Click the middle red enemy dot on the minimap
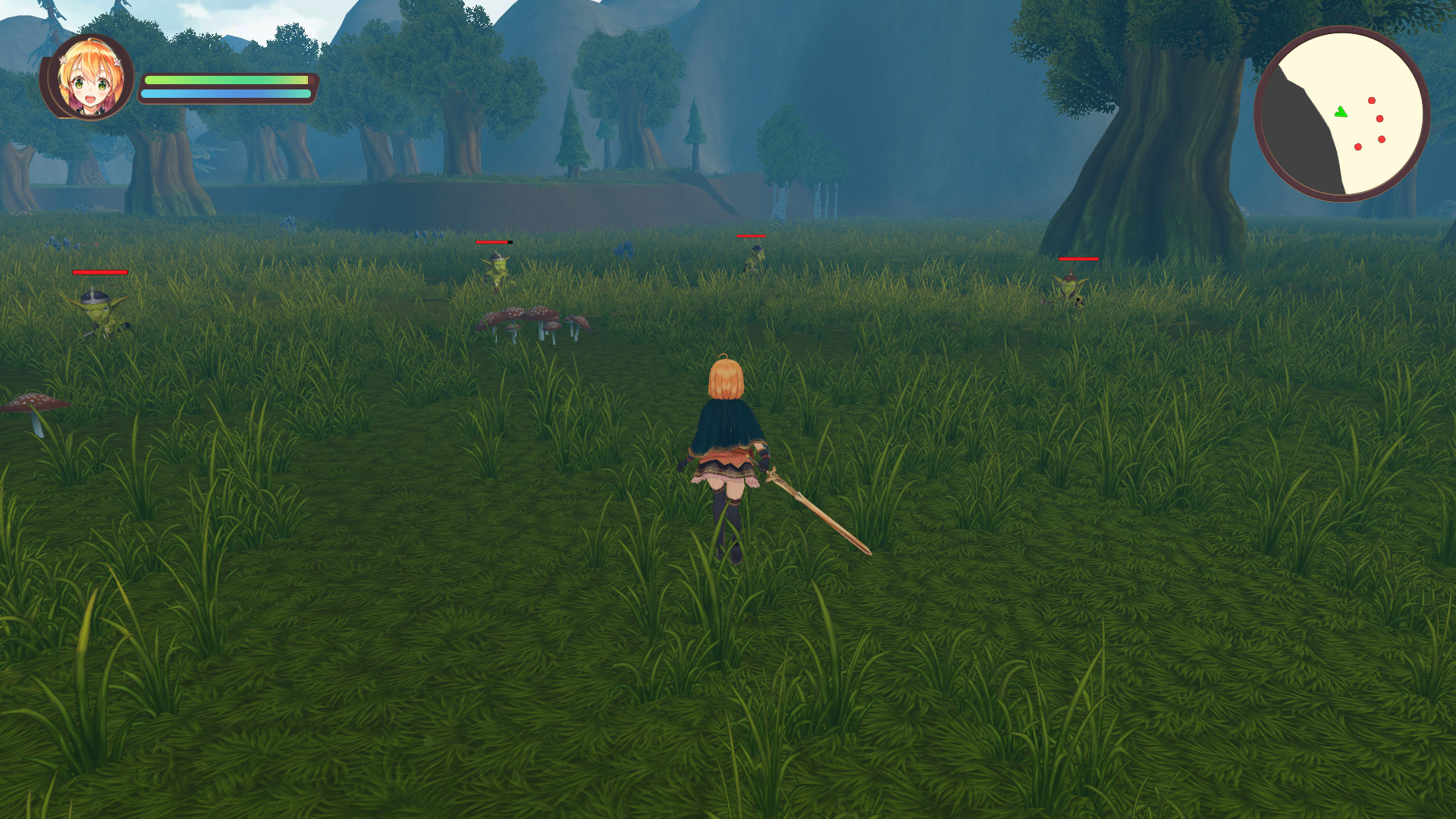The height and width of the screenshot is (819, 1456). point(1379,118)
